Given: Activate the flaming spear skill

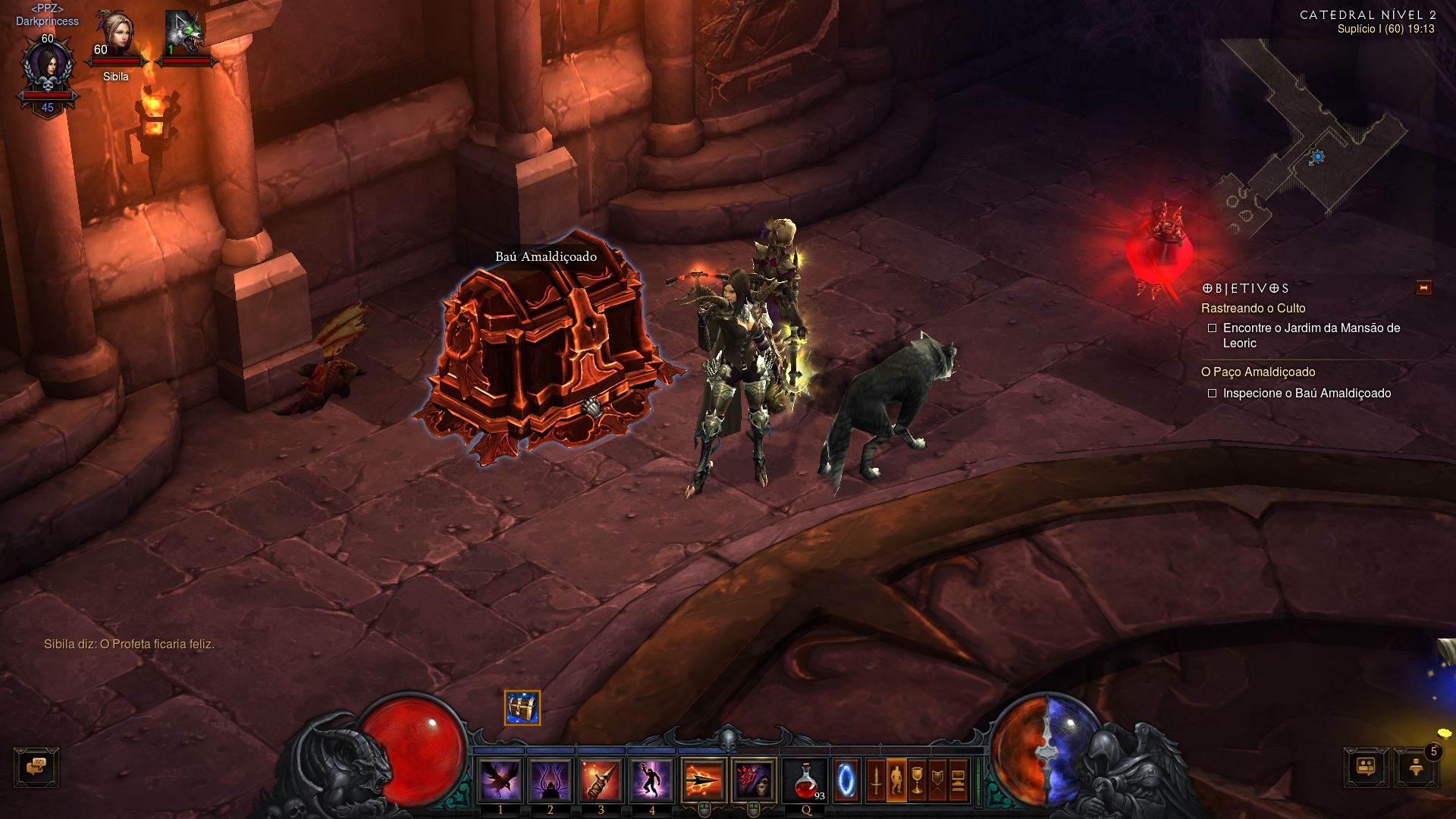Looking at the screenshot, I should click(x=601, y=780).
